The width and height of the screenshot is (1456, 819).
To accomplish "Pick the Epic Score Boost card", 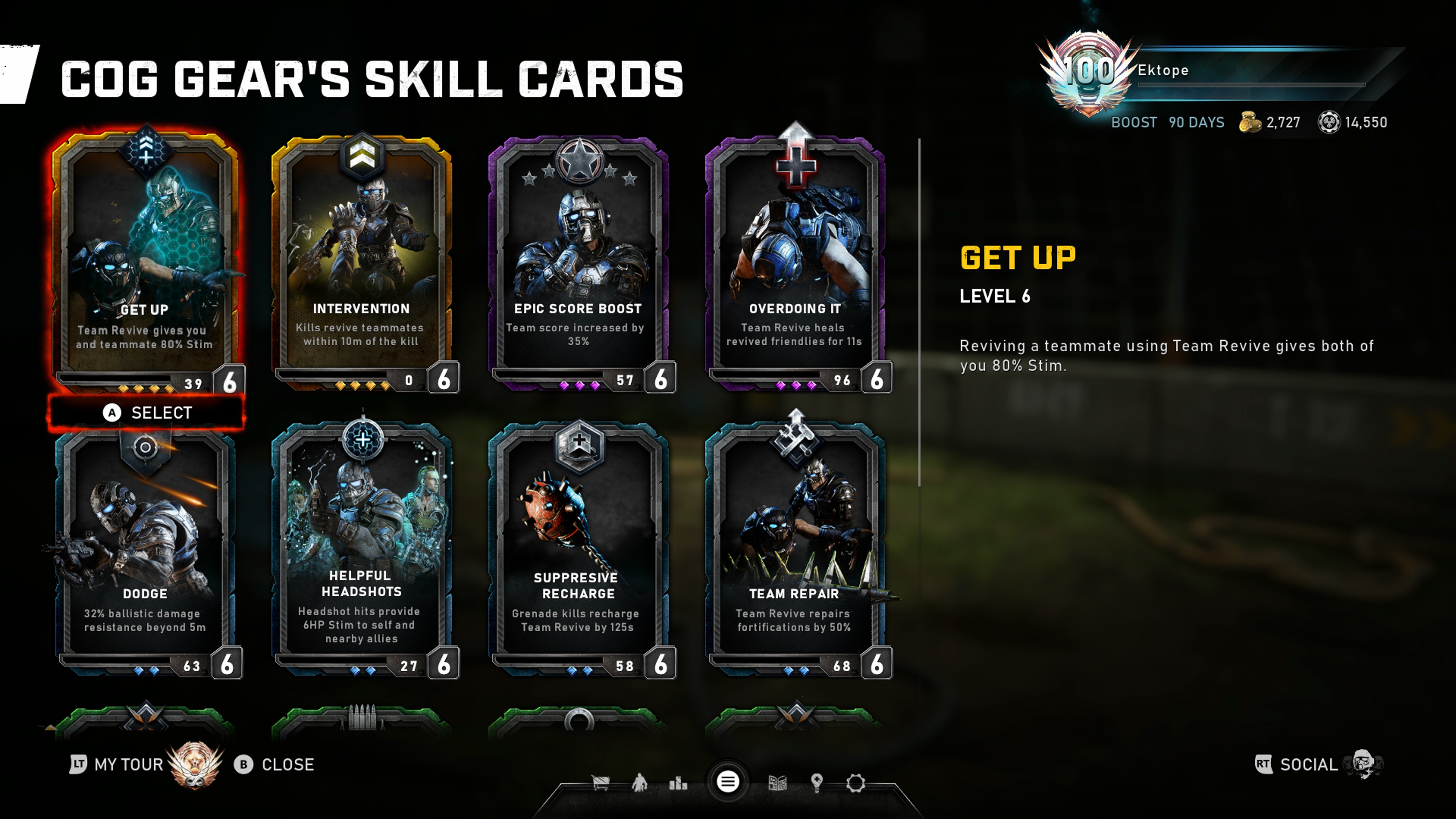I will [x=578, y=260].
